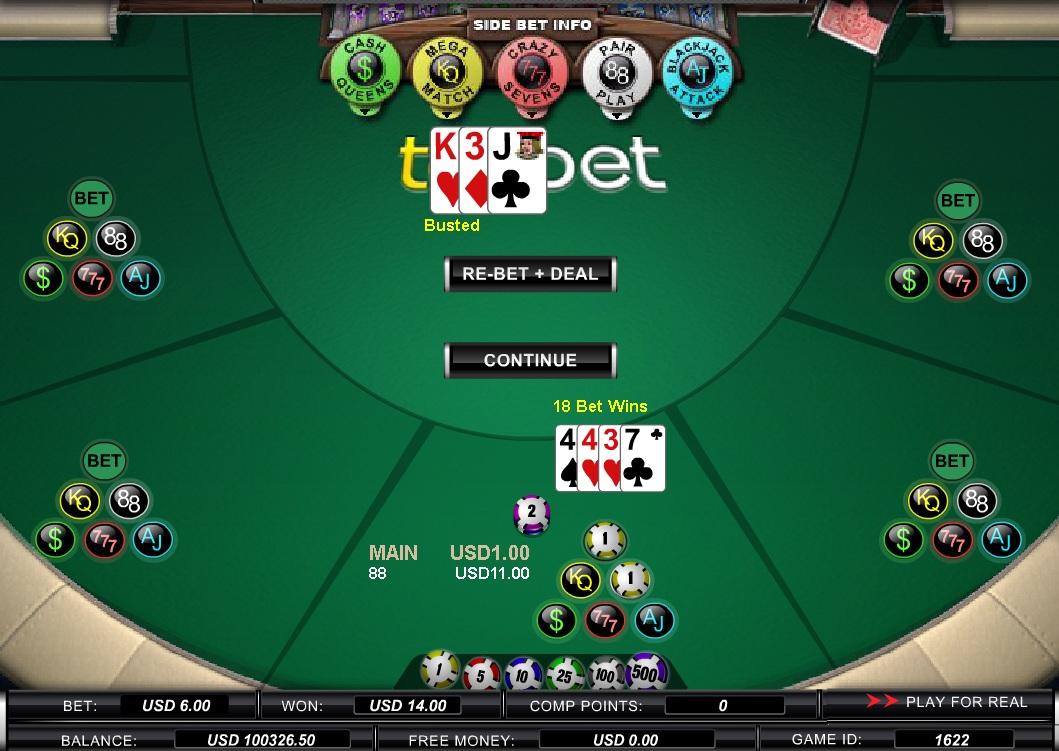Click the RE-BET + DEAL button
The height and width of the screenshot is (751, 1059).
530,274
